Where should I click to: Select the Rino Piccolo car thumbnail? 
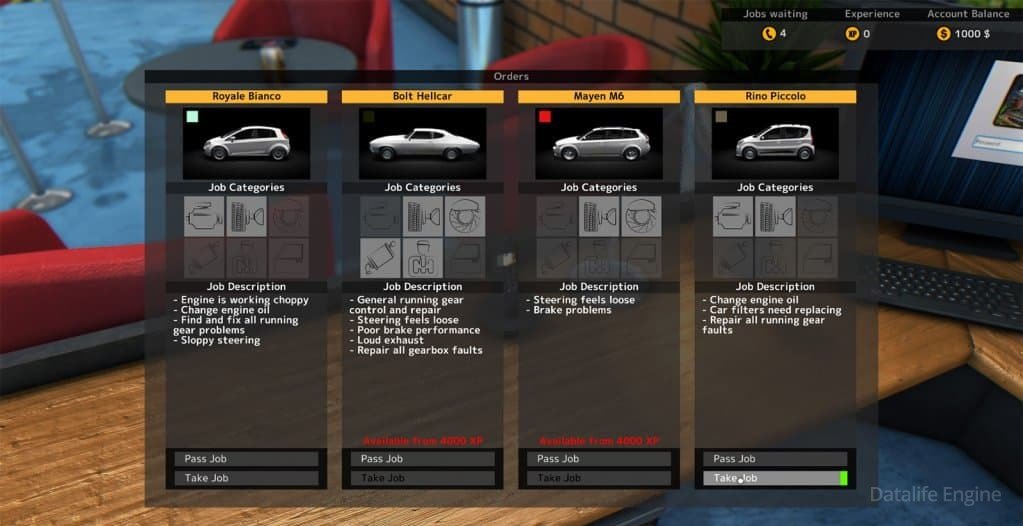775,144
